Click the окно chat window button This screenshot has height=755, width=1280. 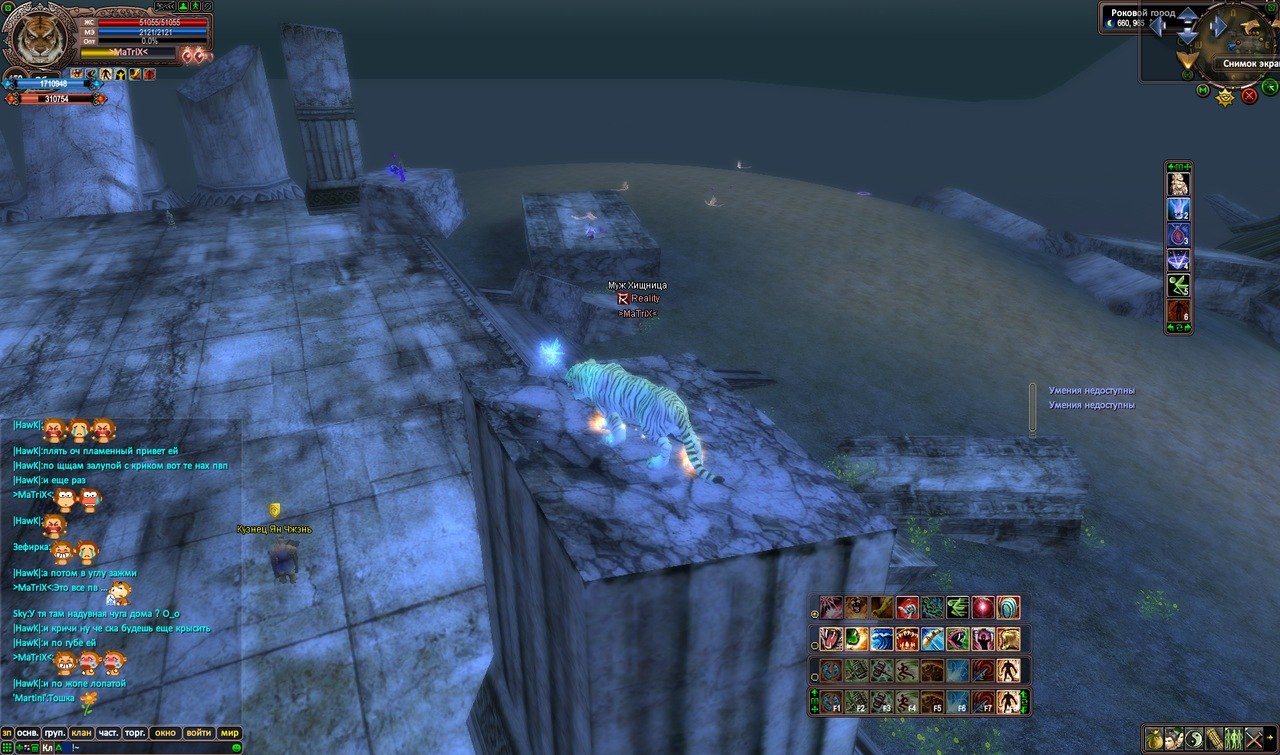(166, 732)
